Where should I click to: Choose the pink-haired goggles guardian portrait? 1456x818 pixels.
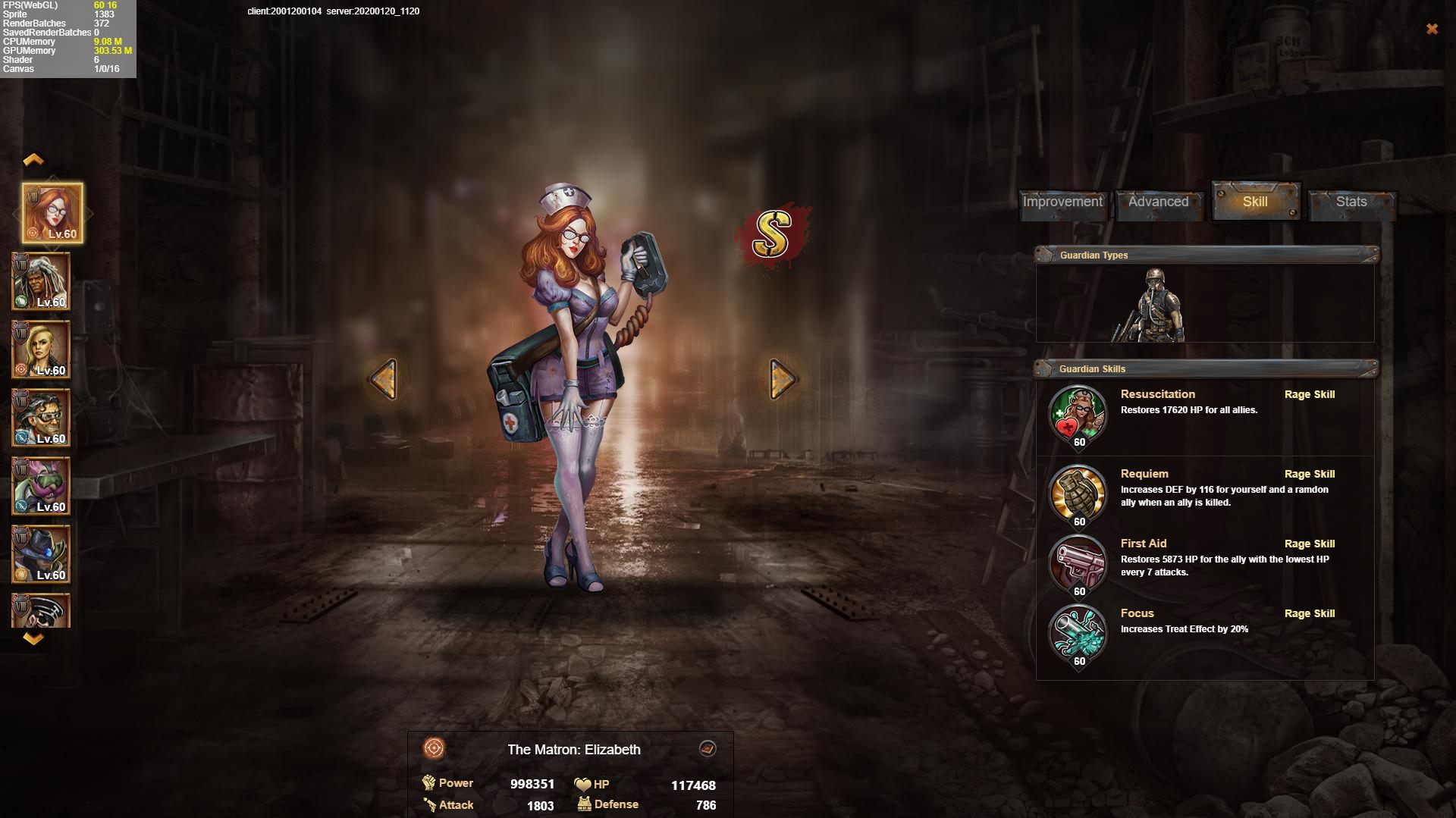(x=41, y=486)
